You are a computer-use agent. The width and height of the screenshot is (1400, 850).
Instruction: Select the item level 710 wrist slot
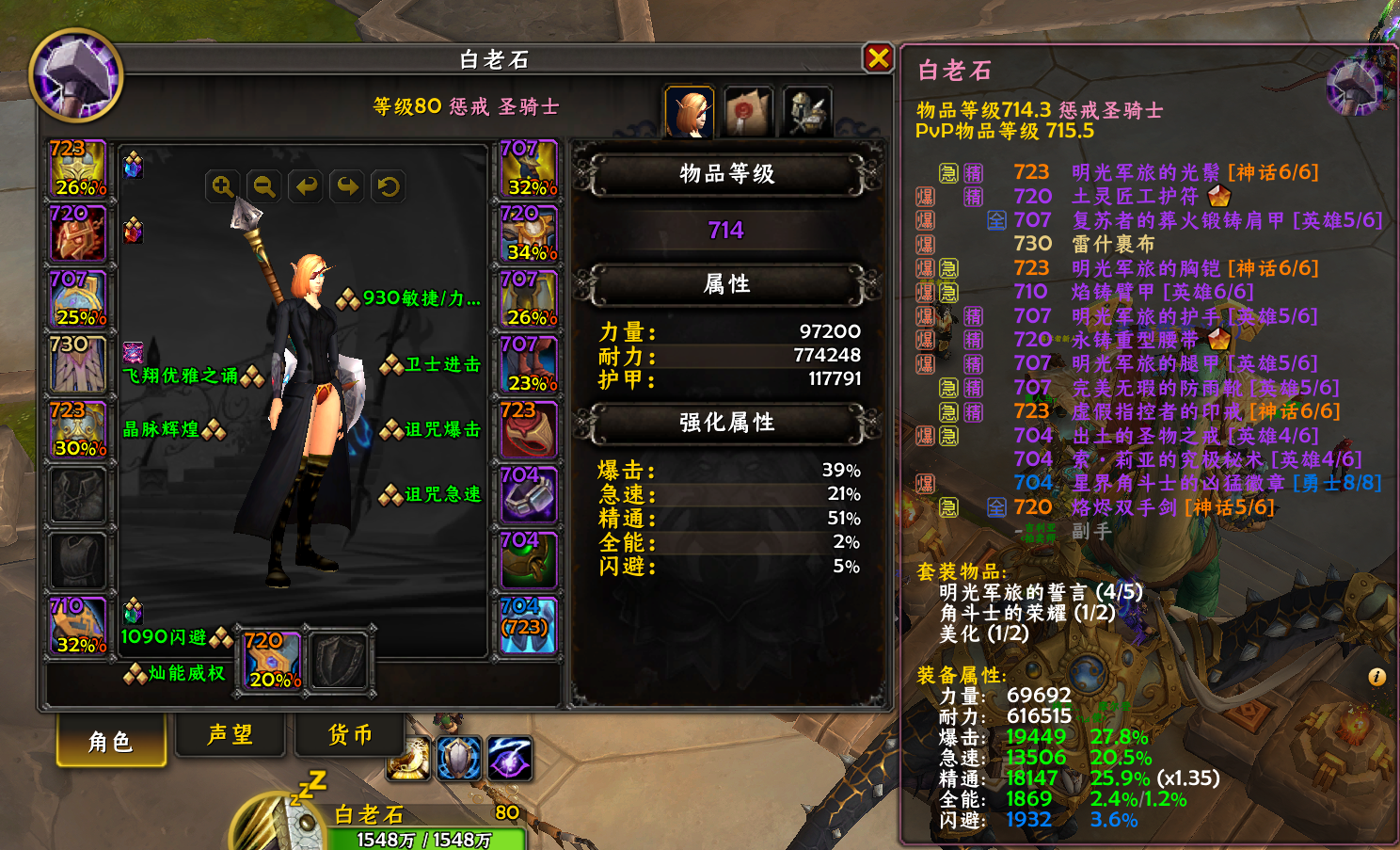click(78, 626)
